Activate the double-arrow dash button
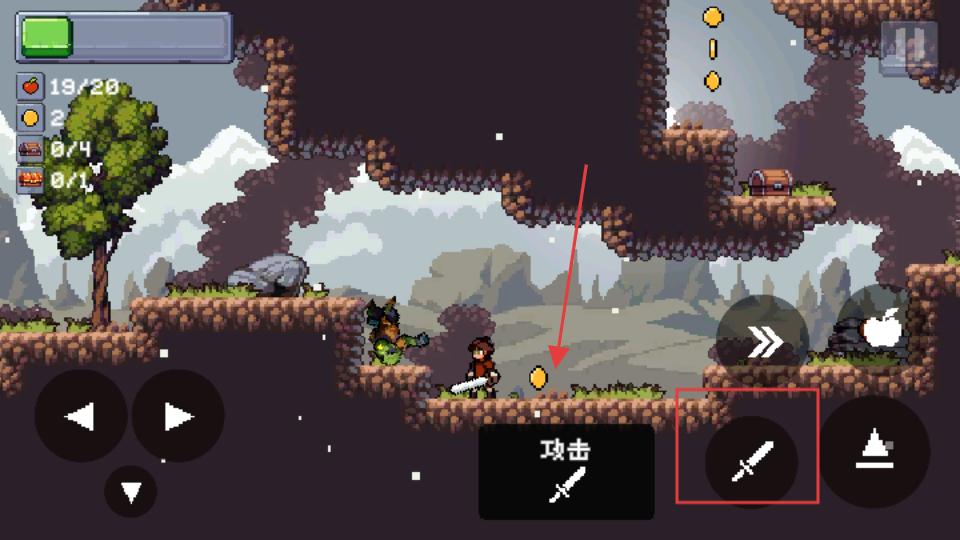This screenshot has width=960, height=540. click(x=763, y=343)
